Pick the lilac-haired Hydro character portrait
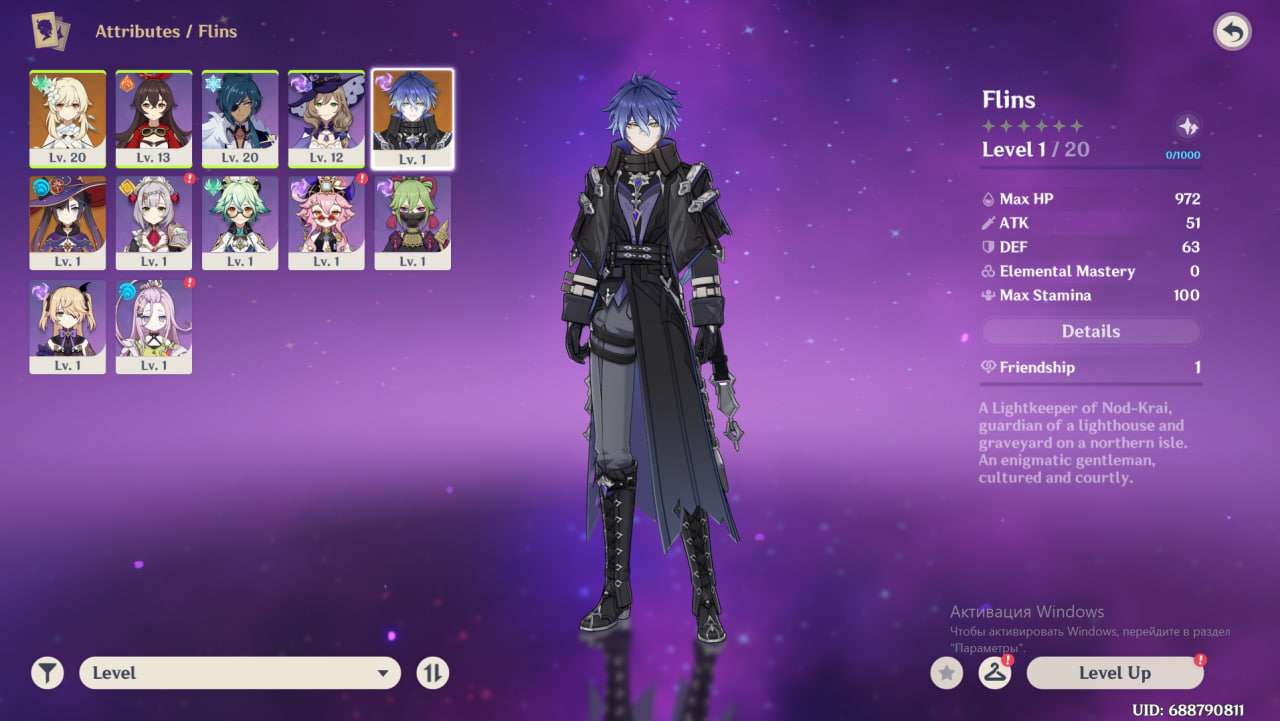 click(154, 326)
